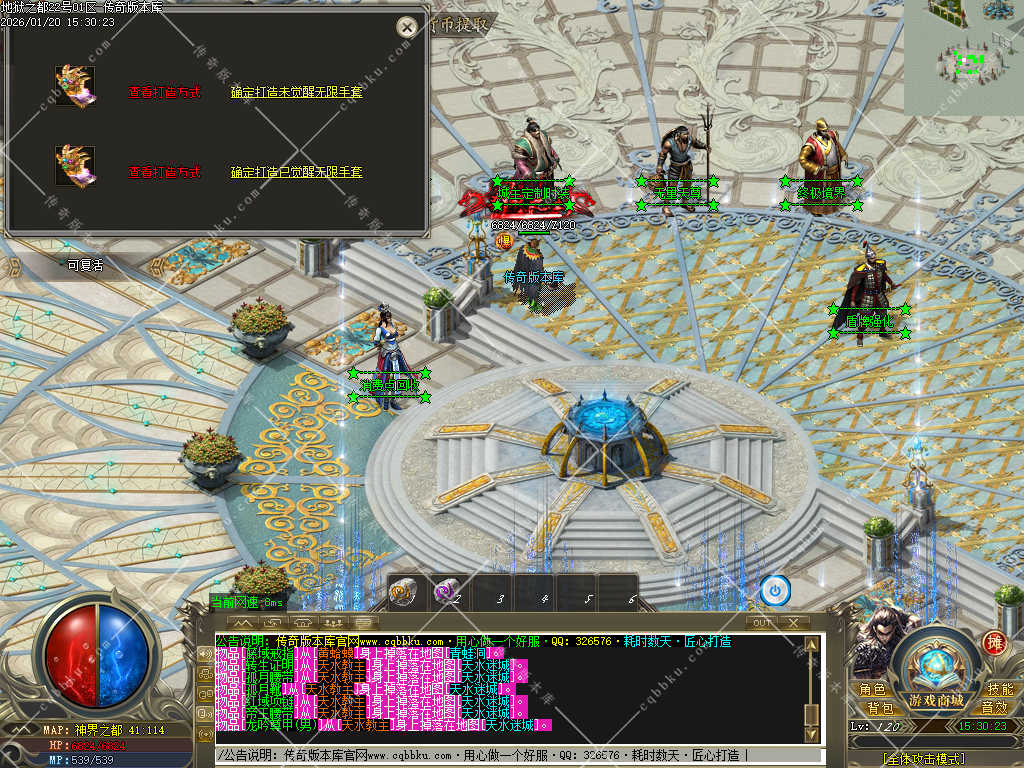Confirm crafting 已觉醒无限手套
This screenshot has width=1024, height=768.
pos(296,172)
